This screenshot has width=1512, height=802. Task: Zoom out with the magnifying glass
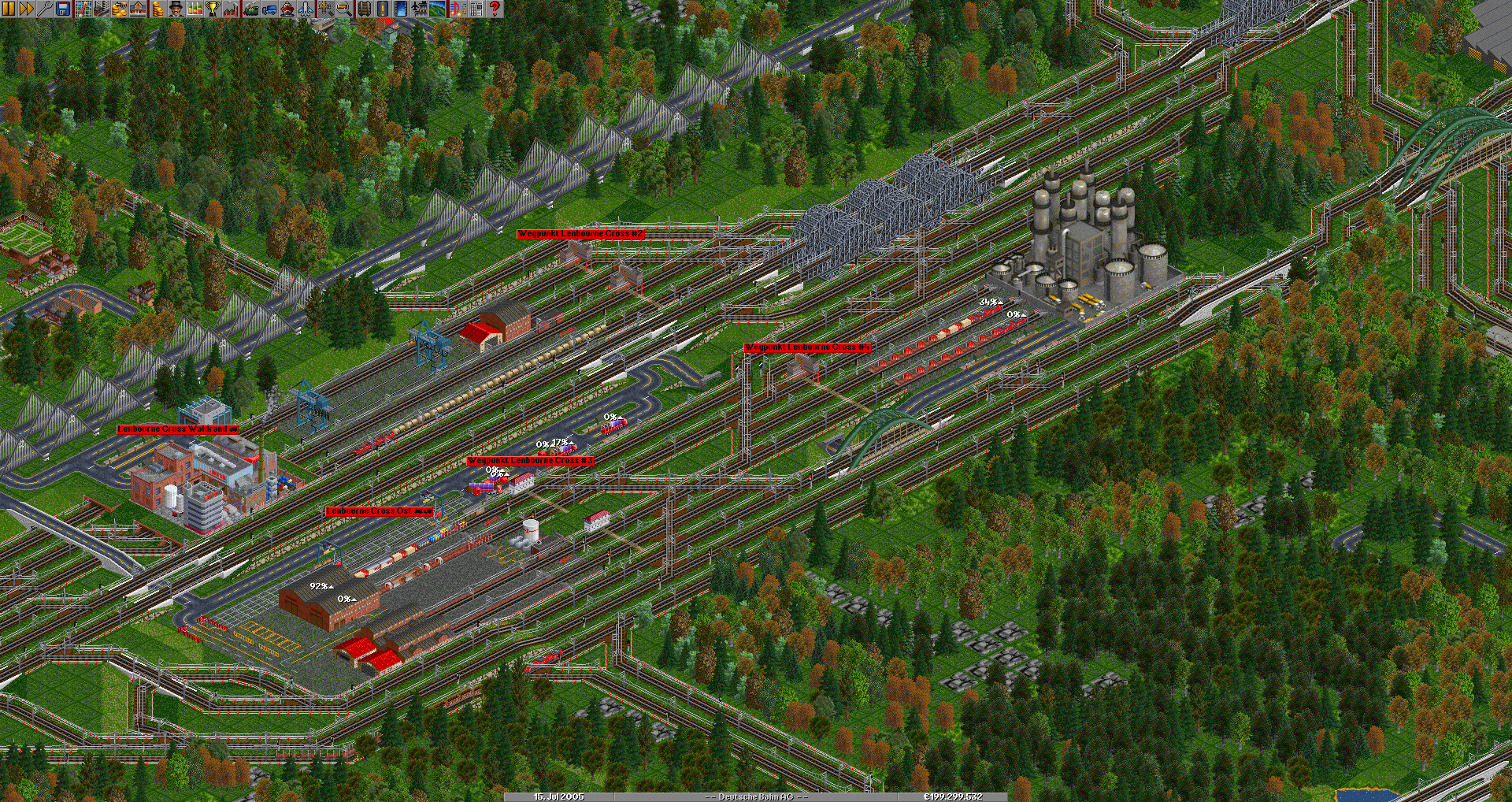click(344, 9)
